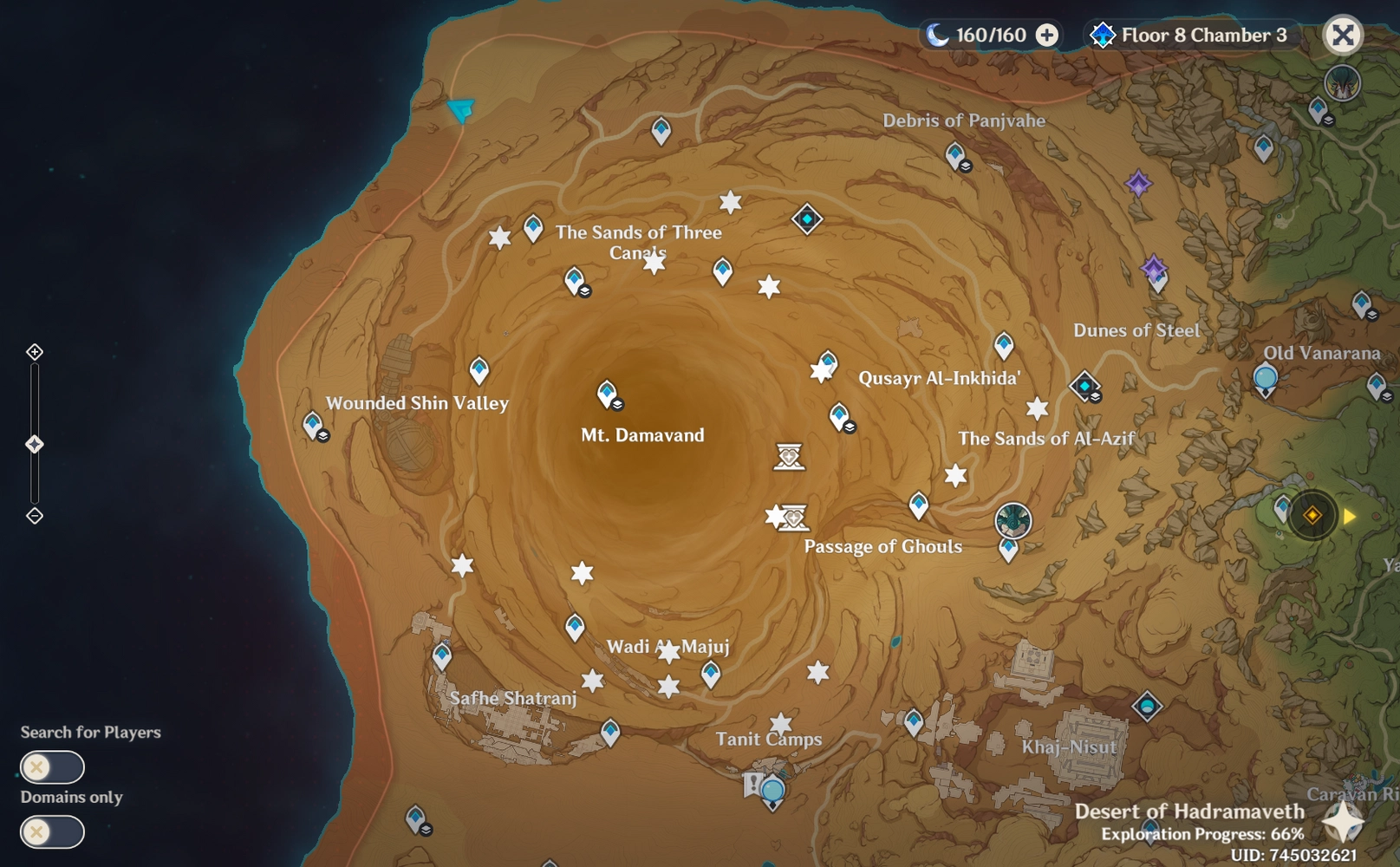Click the plus button to replenish resin
The image size is (1400, 867).
pyautogui.click(x=1047, y=36)
